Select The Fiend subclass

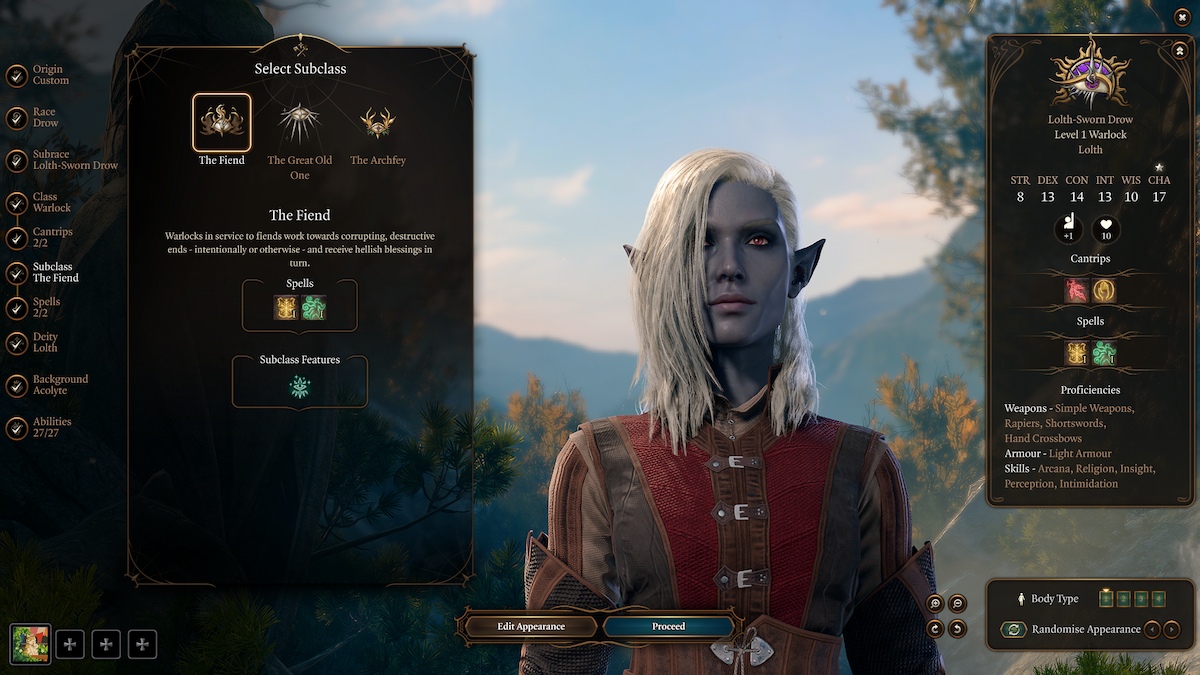pyautogui.click(x=221, y=123)
